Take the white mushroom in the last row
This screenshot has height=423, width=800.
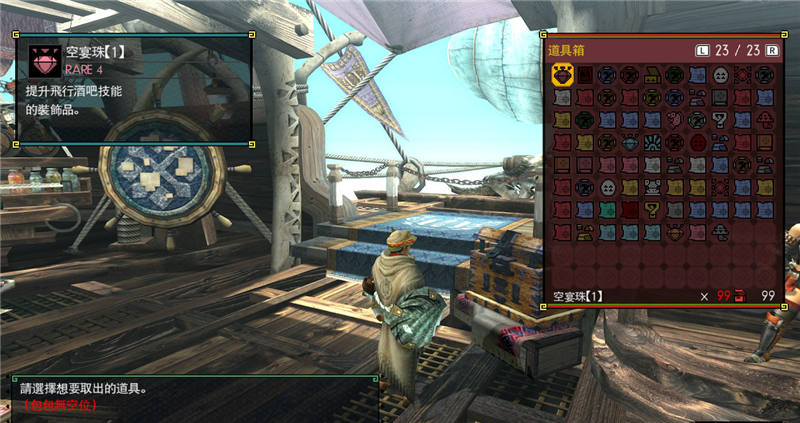tap(719, 231)
